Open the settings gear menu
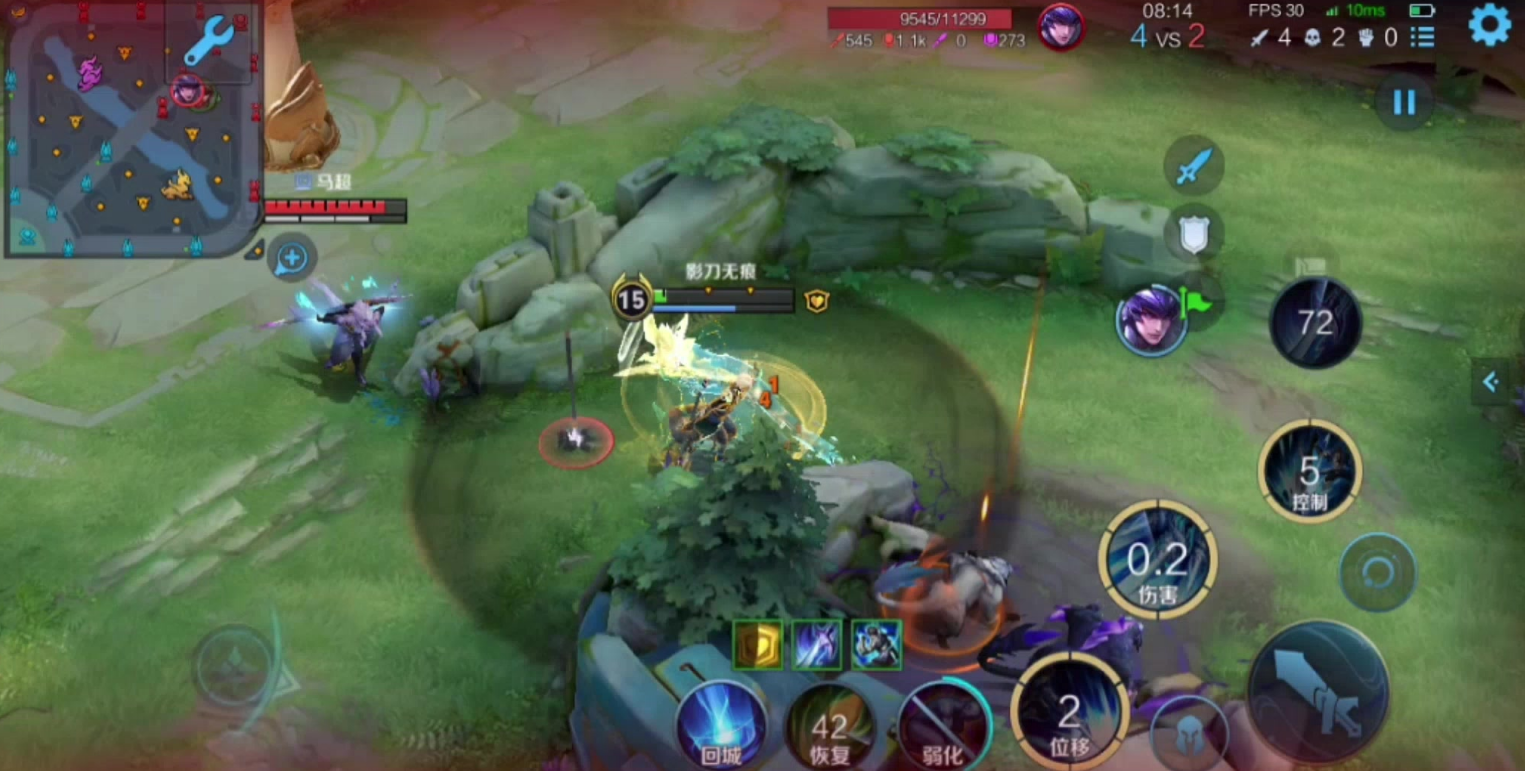 pyautogui.click(x=1489, y=25)
